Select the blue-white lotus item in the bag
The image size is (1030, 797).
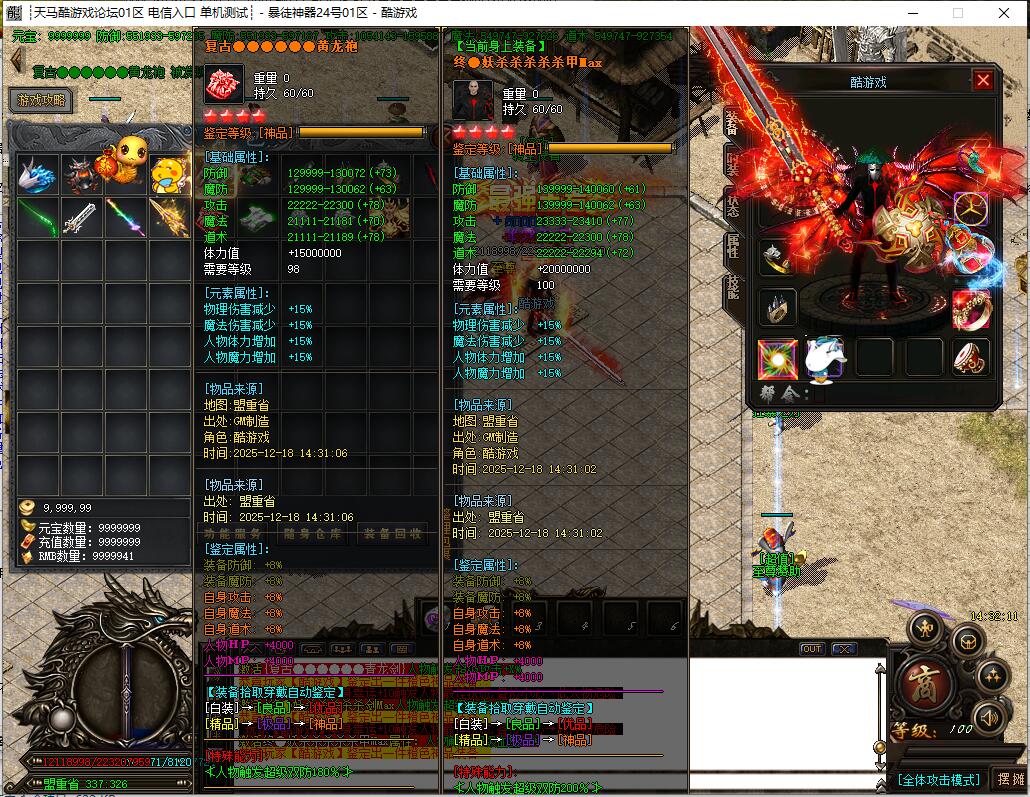pos(37,173)
